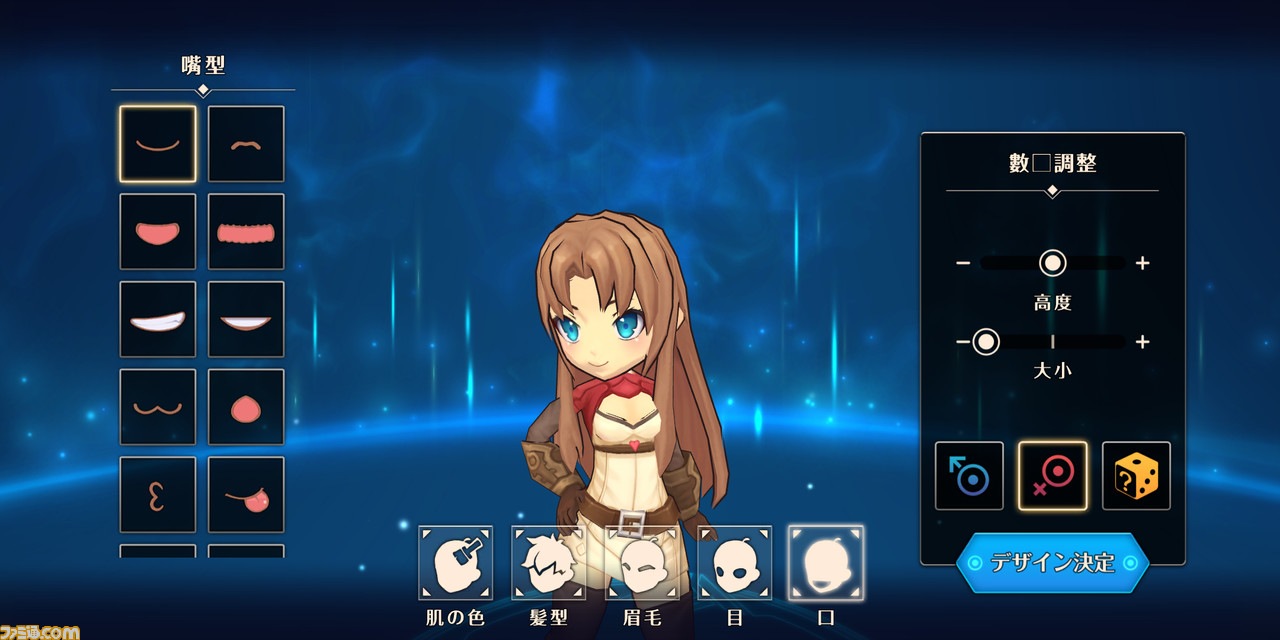The width and height of the screenshot is (1280, 640).
Task: Click the 高度 slider handle
Action: point(1052,263)
